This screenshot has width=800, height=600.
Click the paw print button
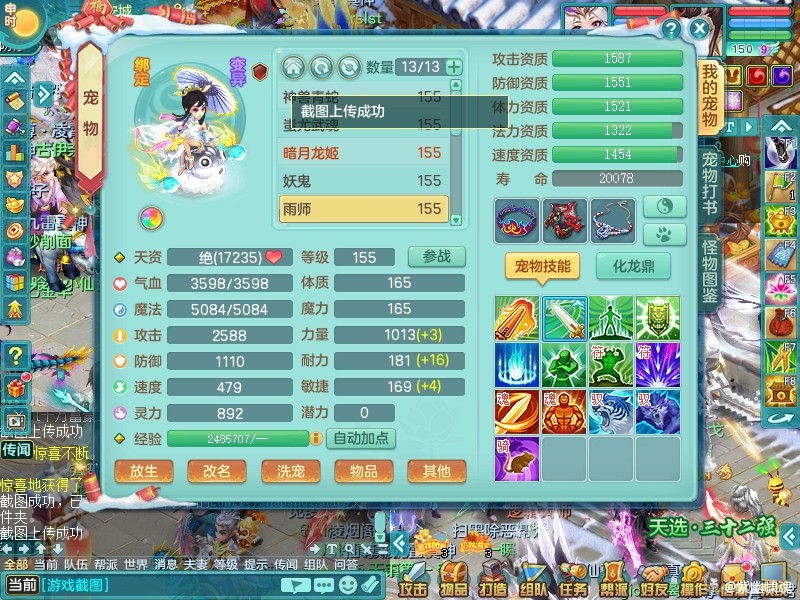664,235
